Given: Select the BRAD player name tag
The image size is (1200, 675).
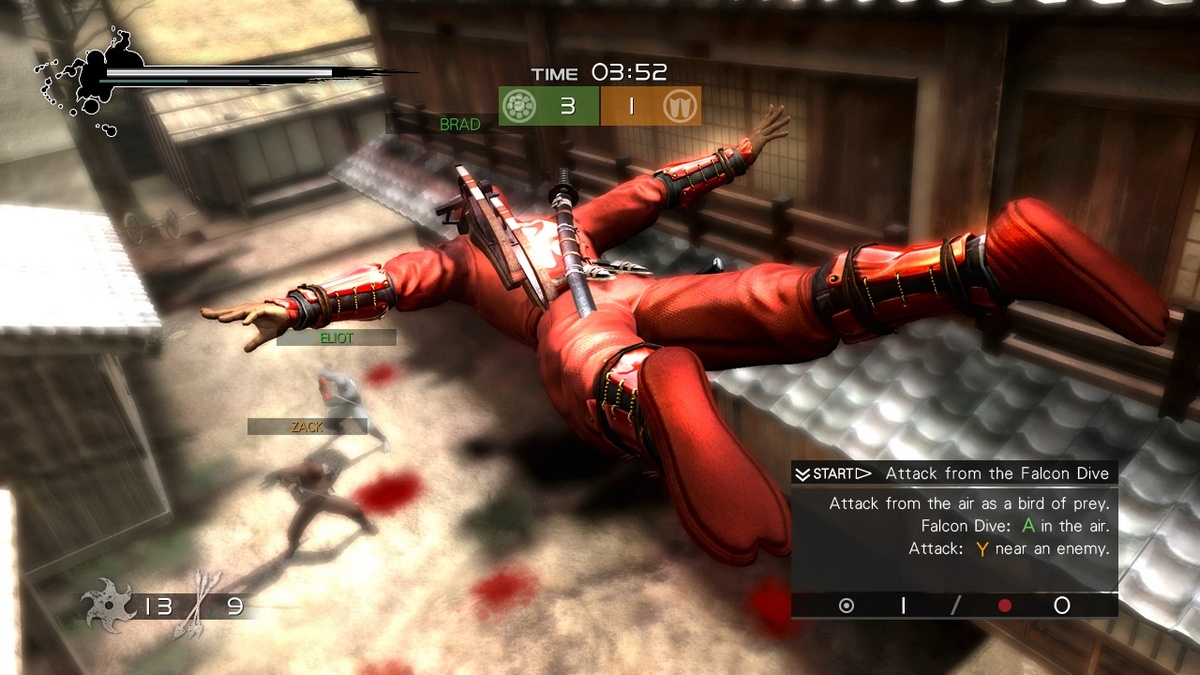Looking at the screenshot, I should tap(460, 125).
